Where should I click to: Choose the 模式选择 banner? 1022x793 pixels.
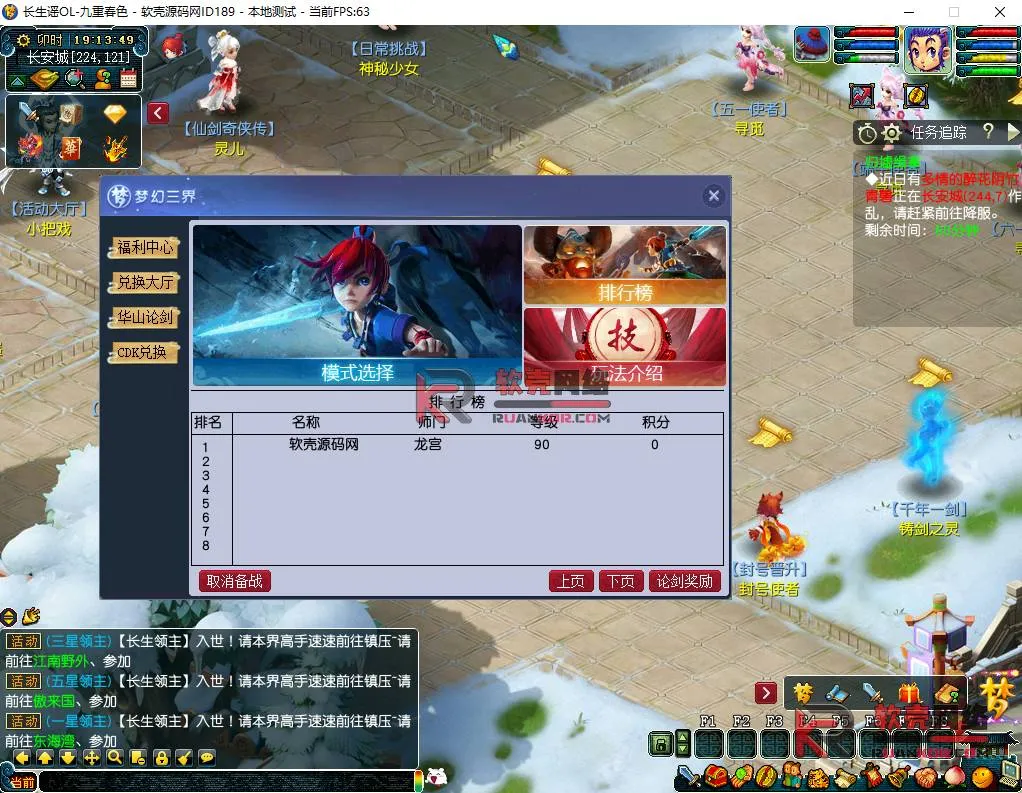point(357,305)
